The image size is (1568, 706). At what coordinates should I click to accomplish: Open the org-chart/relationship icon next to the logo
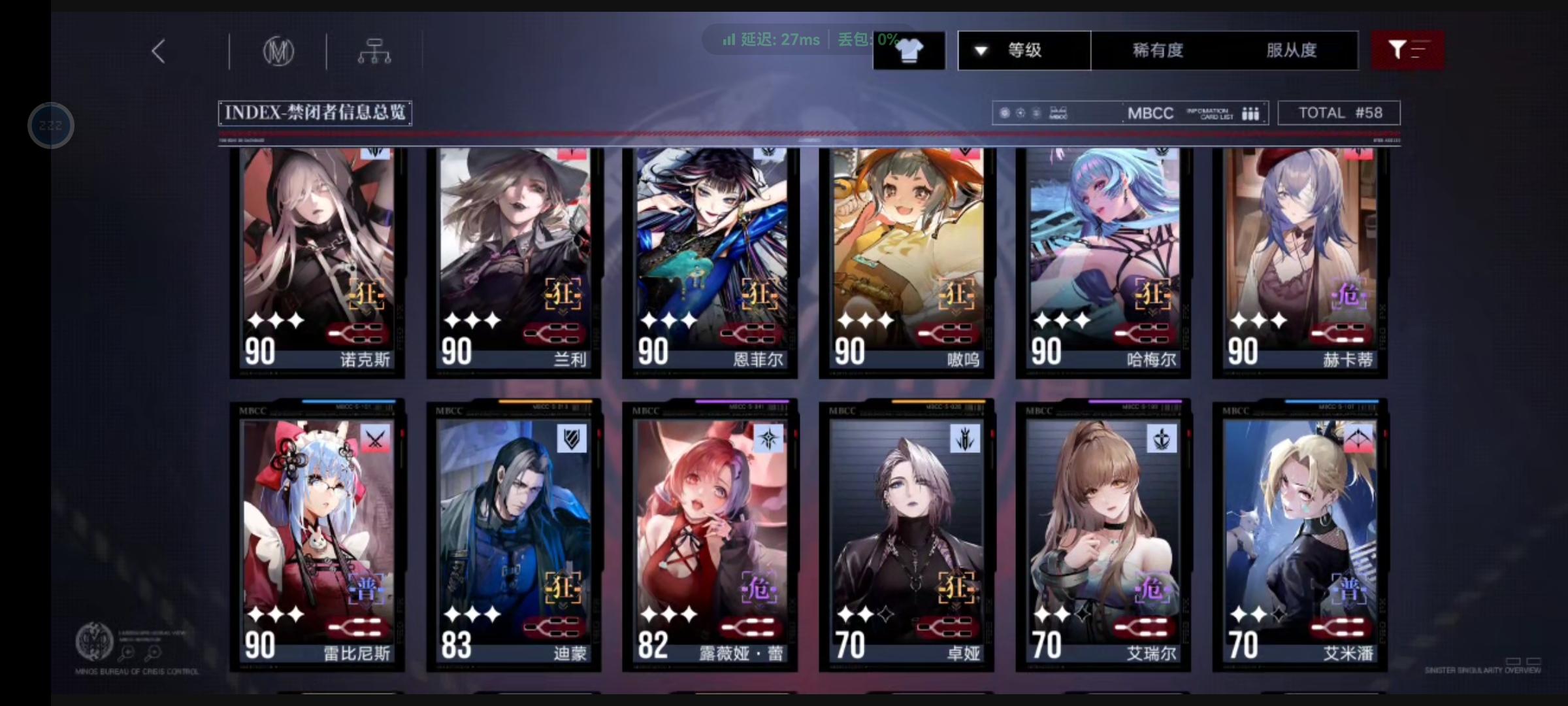click(375, 51)
